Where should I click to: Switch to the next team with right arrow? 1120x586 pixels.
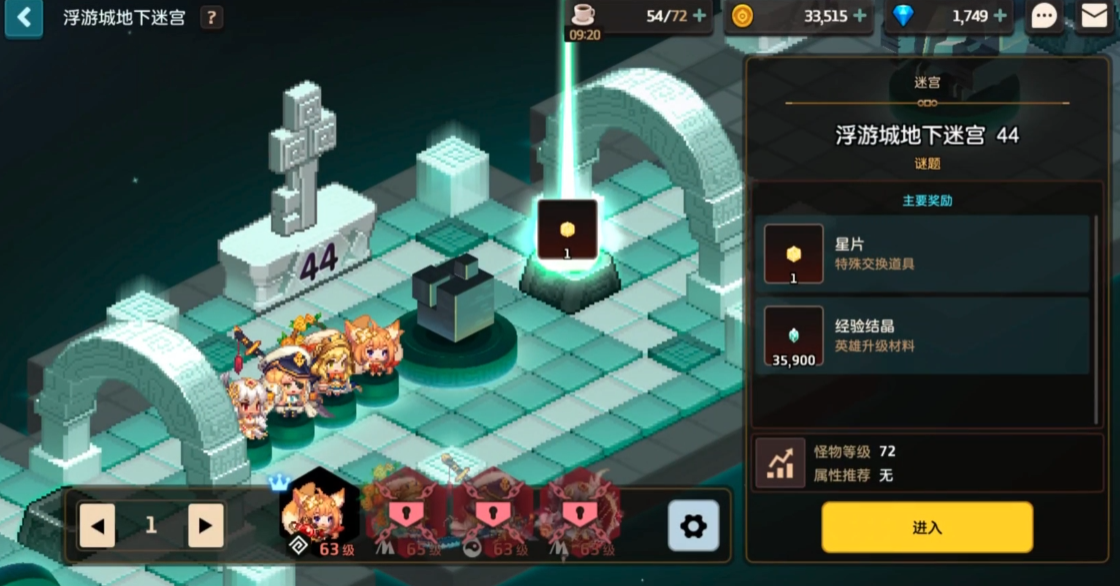[x=205, y=525]
